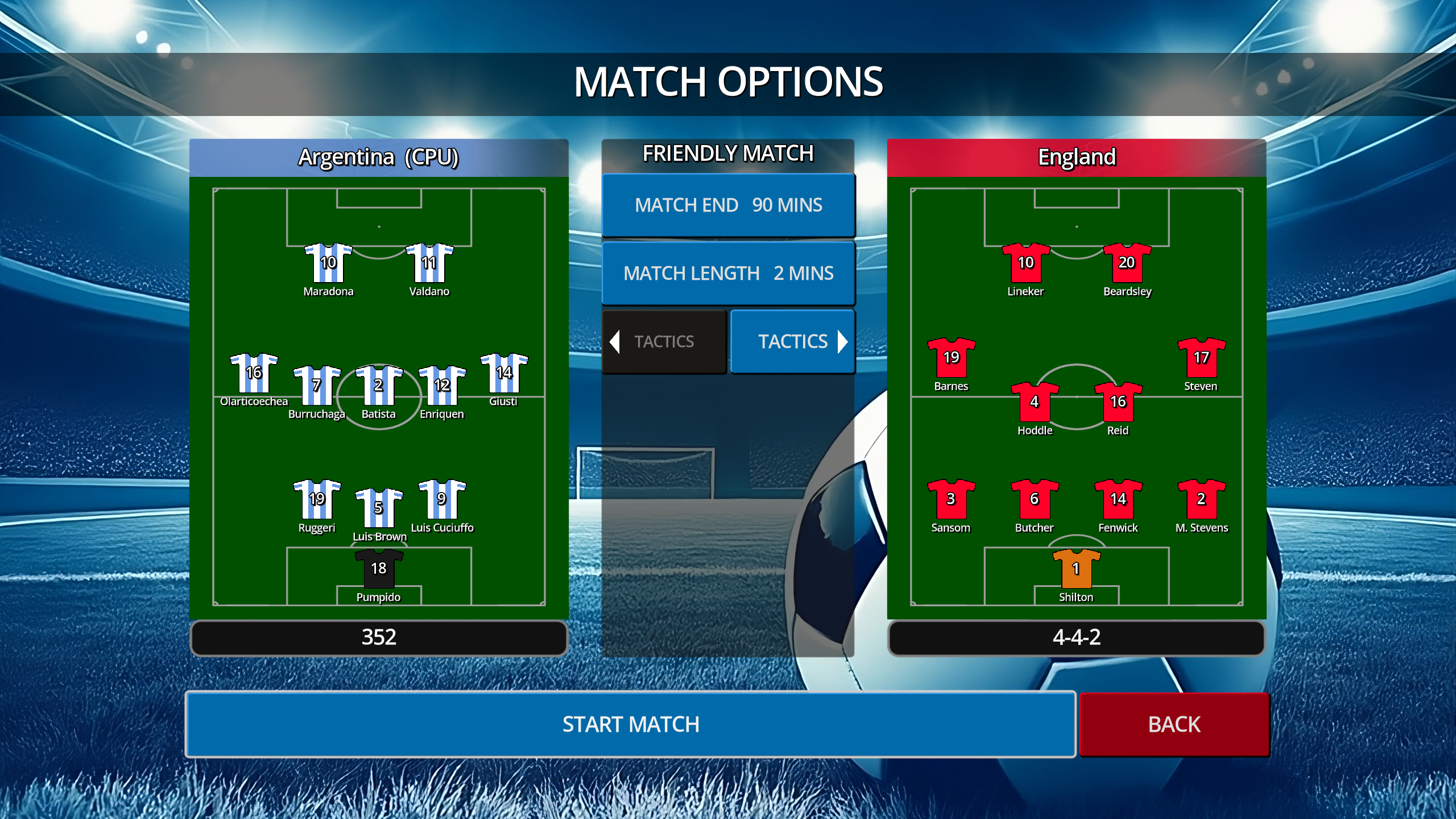Cycle tactics with the left arrow button
Image resolution: width=1456 pixels, height=819 pixels.
point(664,341)
